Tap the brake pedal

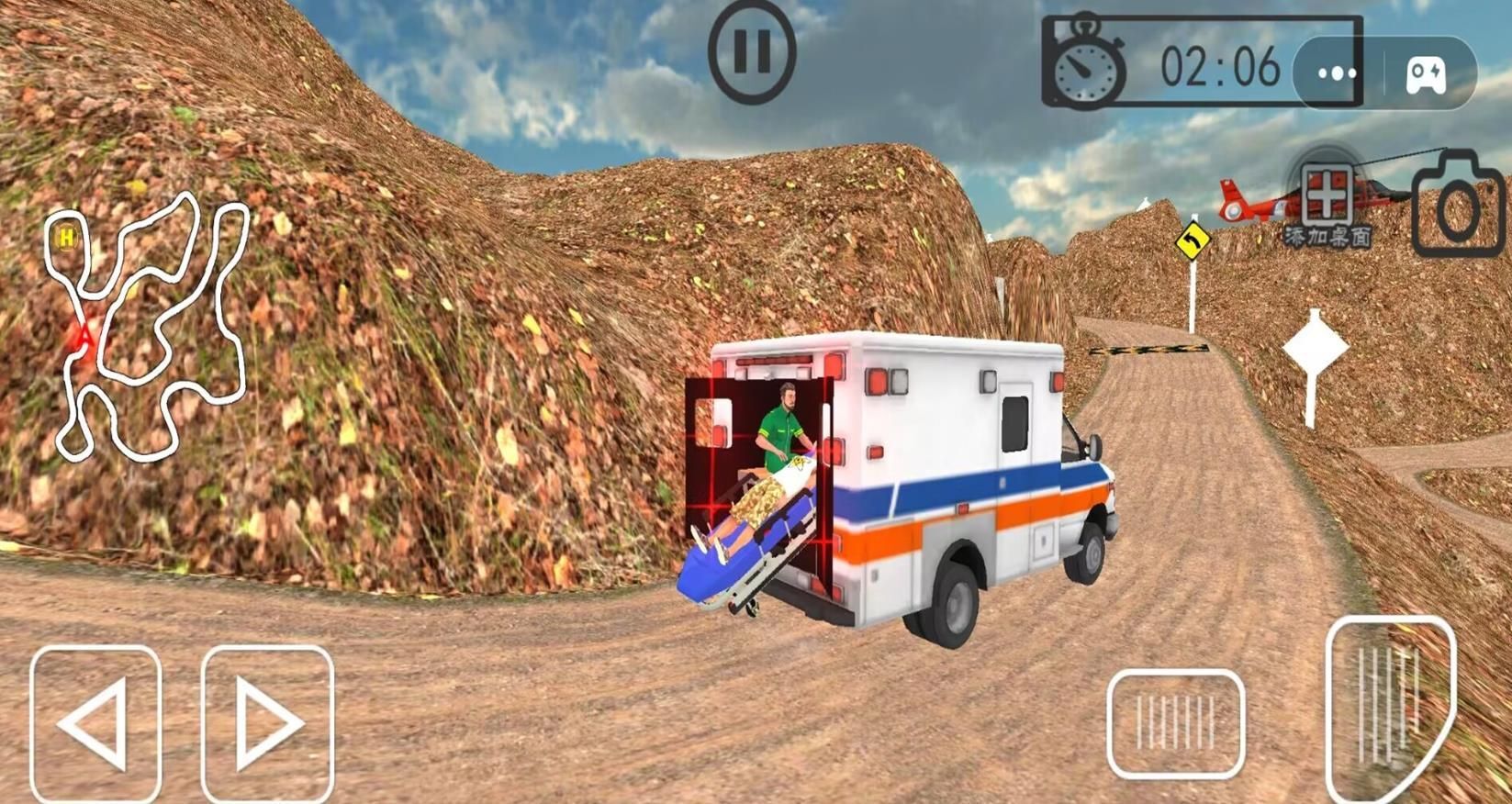point(1176,723)
